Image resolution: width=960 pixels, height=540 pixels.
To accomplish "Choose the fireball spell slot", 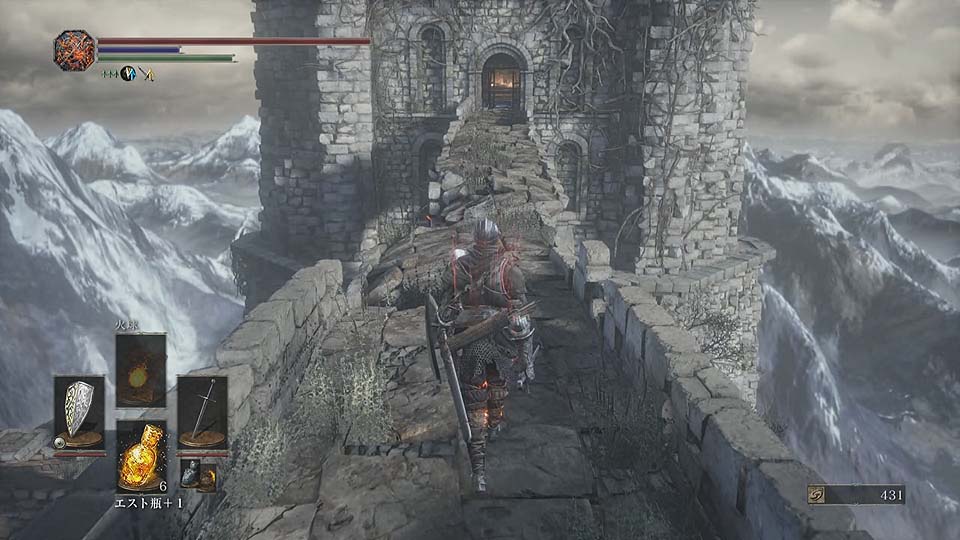I will 141,370.
